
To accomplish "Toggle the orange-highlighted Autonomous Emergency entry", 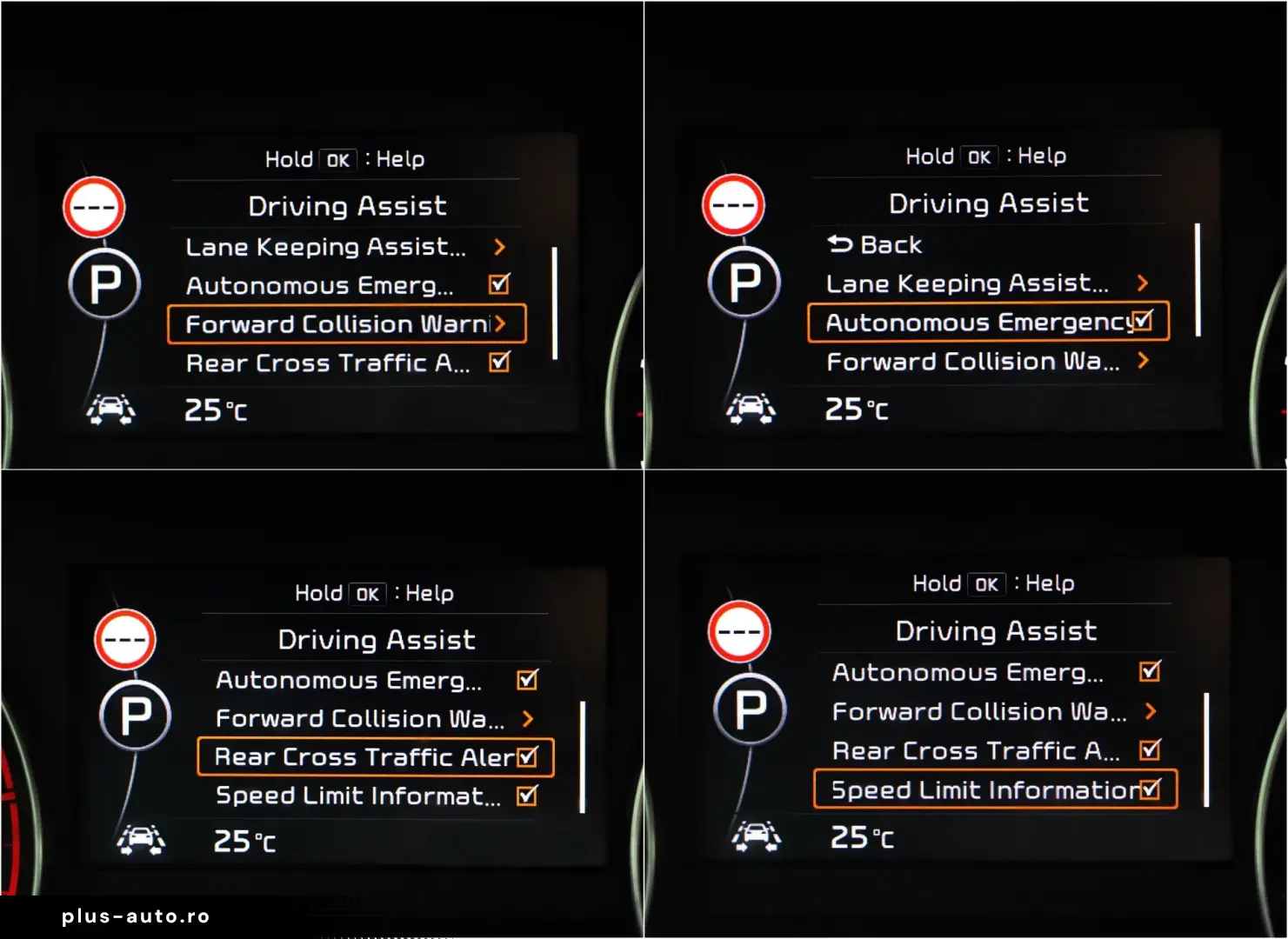I will click(x=988, y=323).
